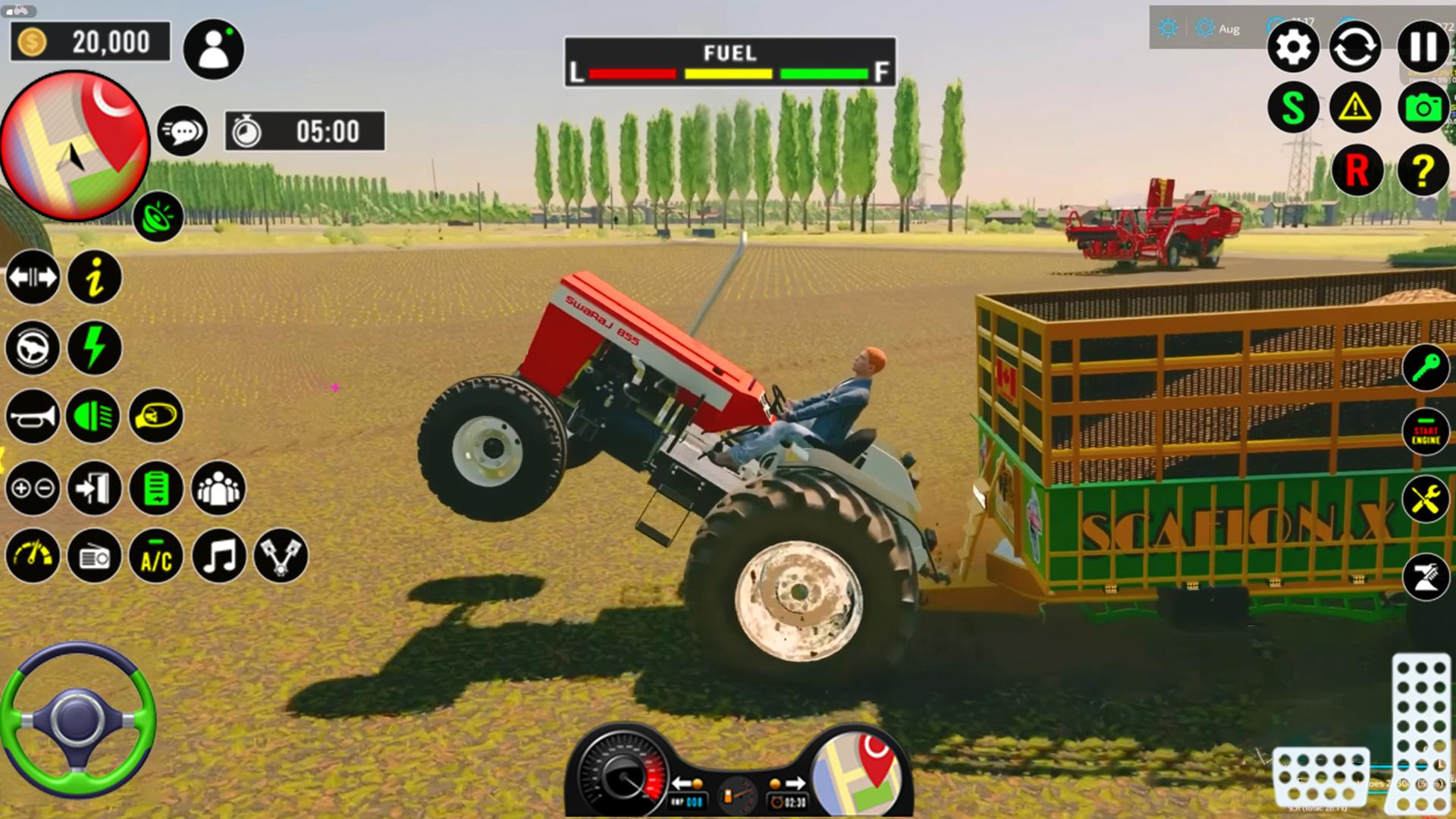This screenshot has height=819, width=1456.
Task: Open the chat speech bubble button
Action: tap(182, 132)
